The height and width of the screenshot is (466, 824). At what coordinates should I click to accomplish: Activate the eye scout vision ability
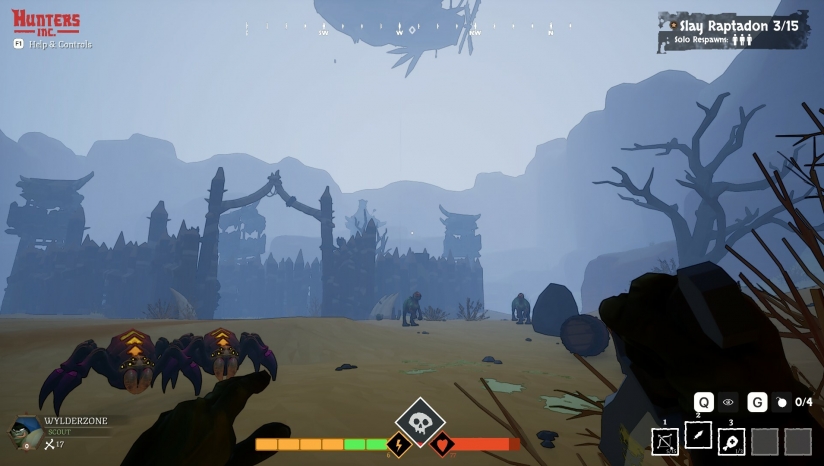pos(728,402)
